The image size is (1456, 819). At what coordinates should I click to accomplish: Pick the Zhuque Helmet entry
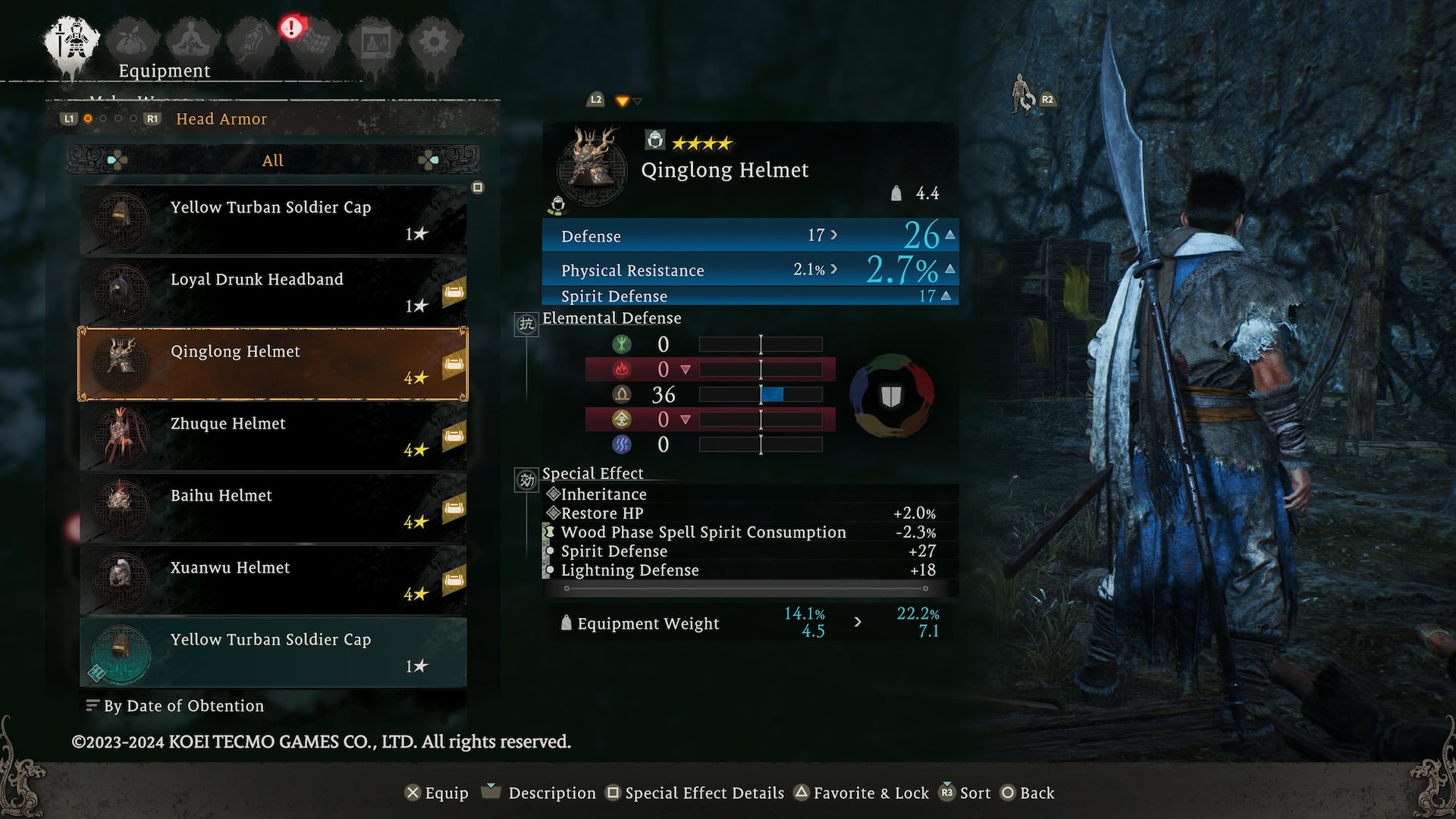(273, 436)
